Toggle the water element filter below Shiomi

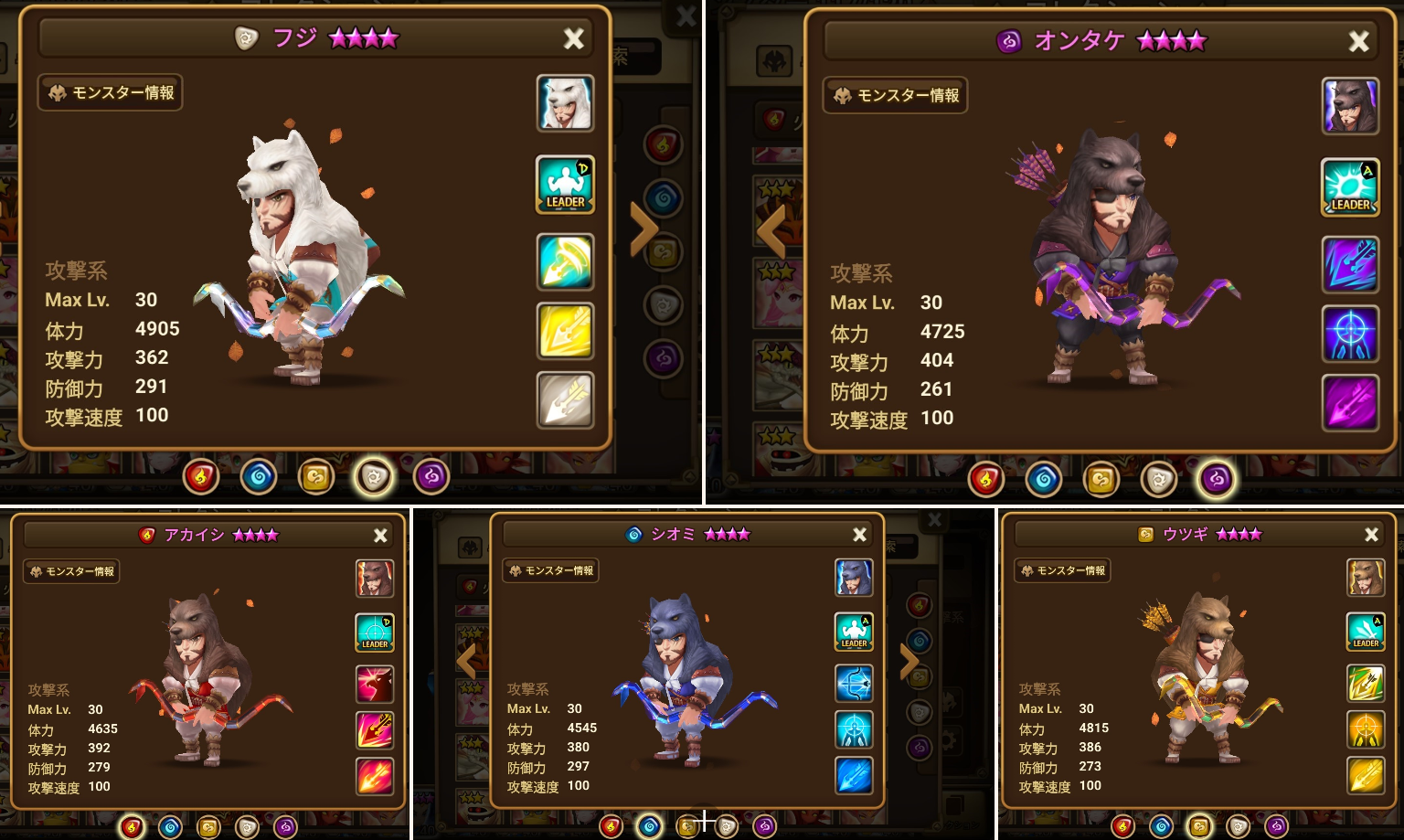click(649, 826)
